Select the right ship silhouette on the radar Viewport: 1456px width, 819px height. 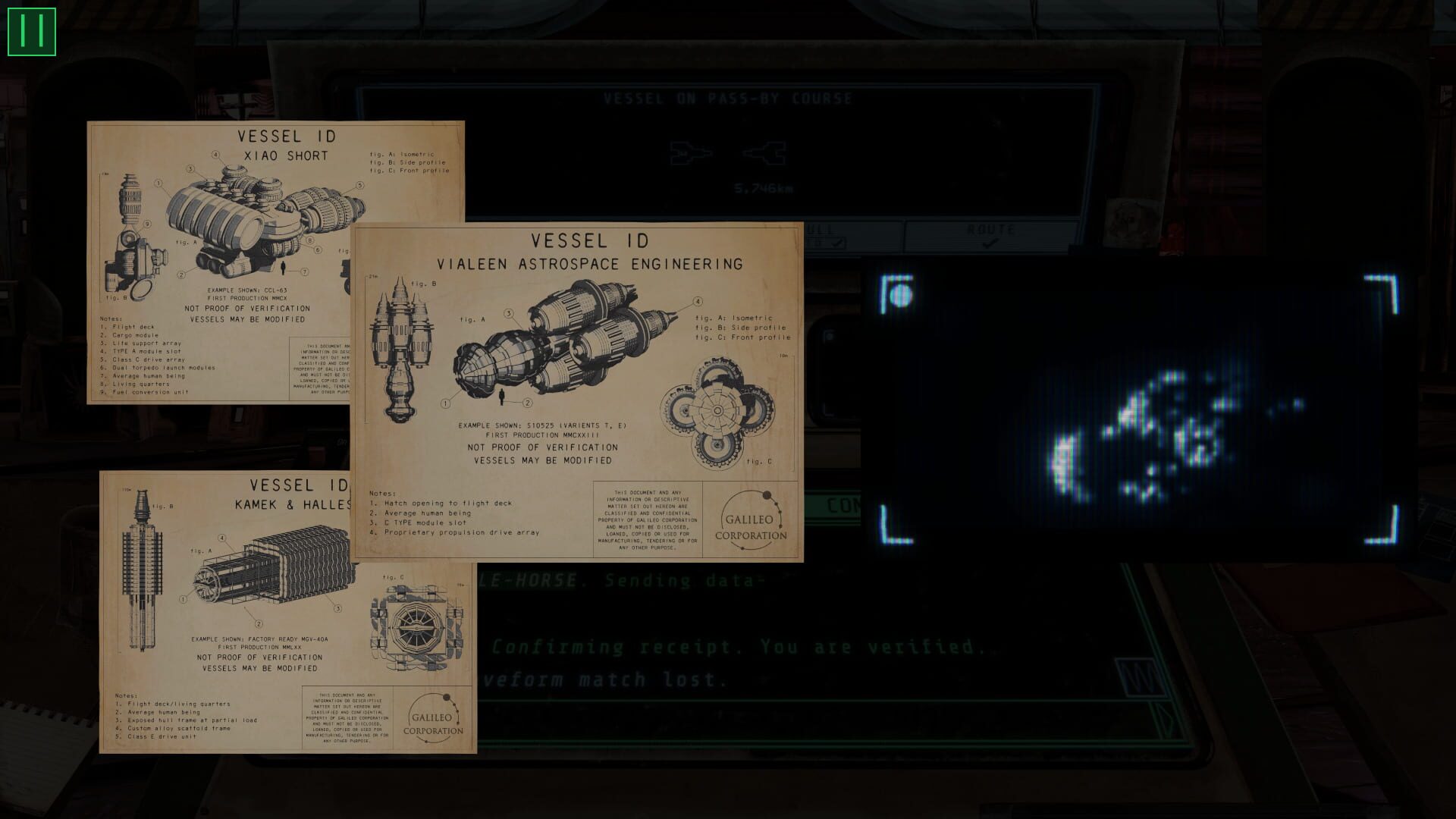(766, 154)
